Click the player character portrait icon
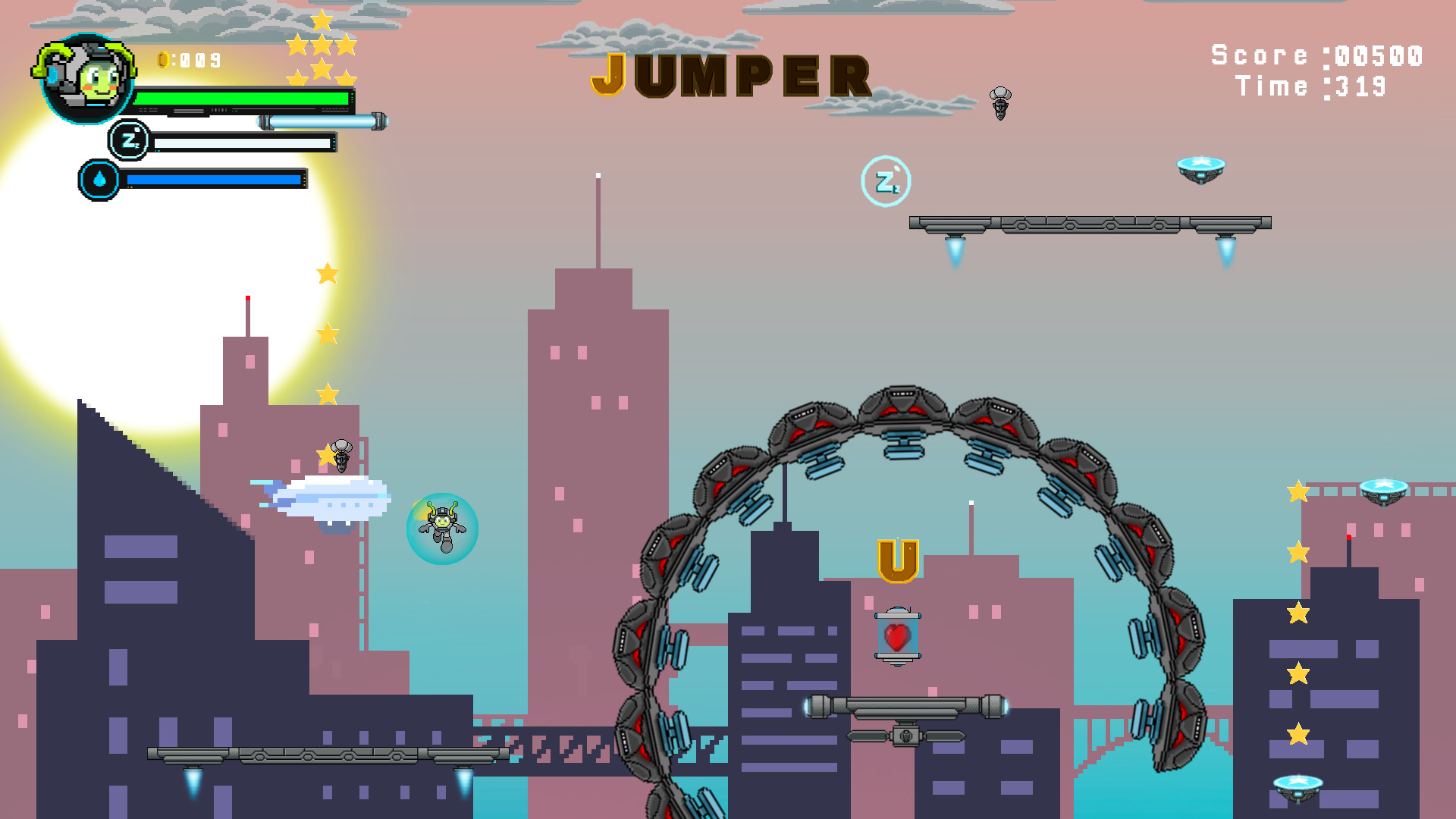The image size is (1456, 819). [86, 80]
